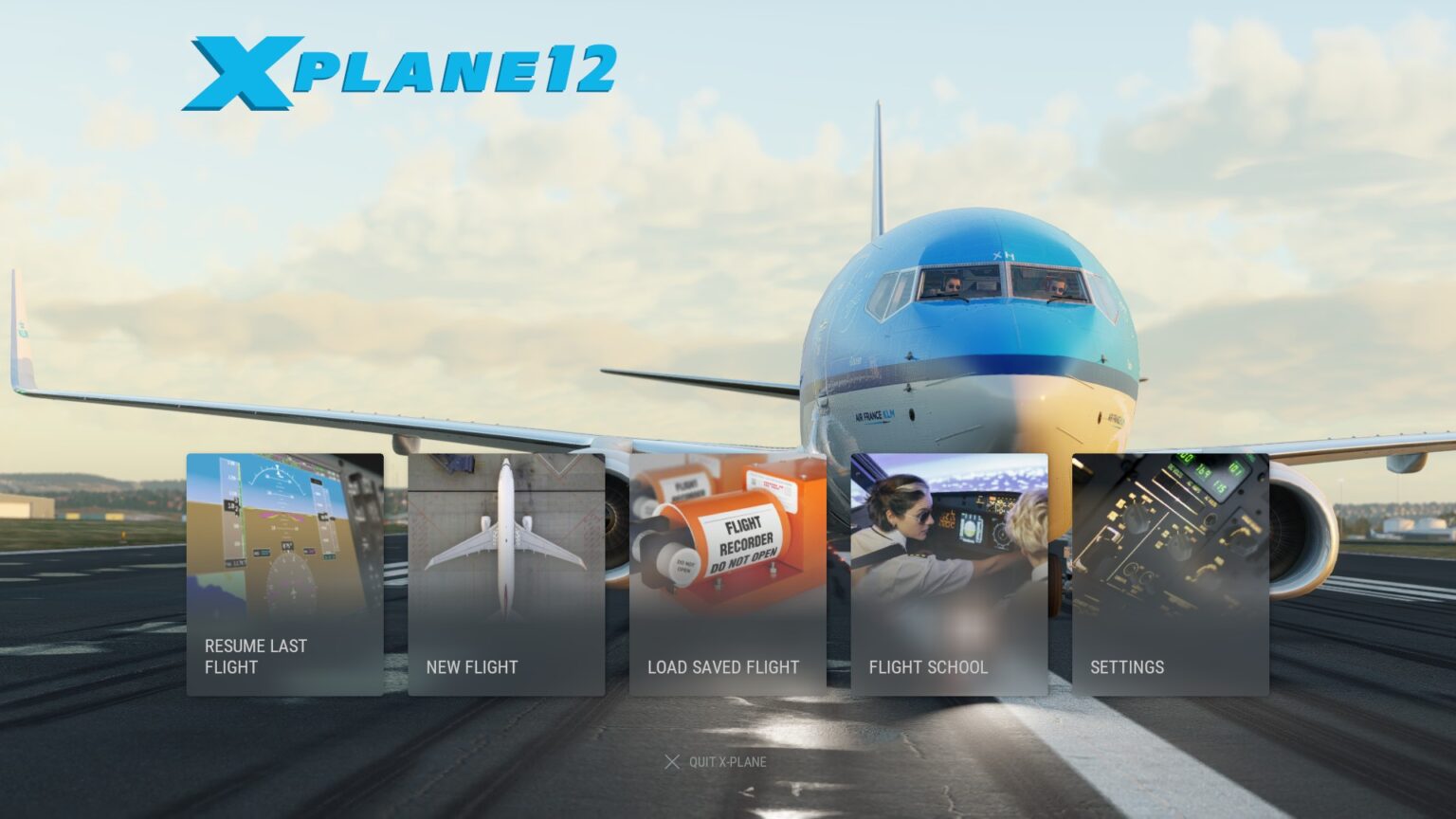The image size is (1456, 819).
Task: Select the Flight School tile card
Action: pyautogui.click(x=948, y=573)
